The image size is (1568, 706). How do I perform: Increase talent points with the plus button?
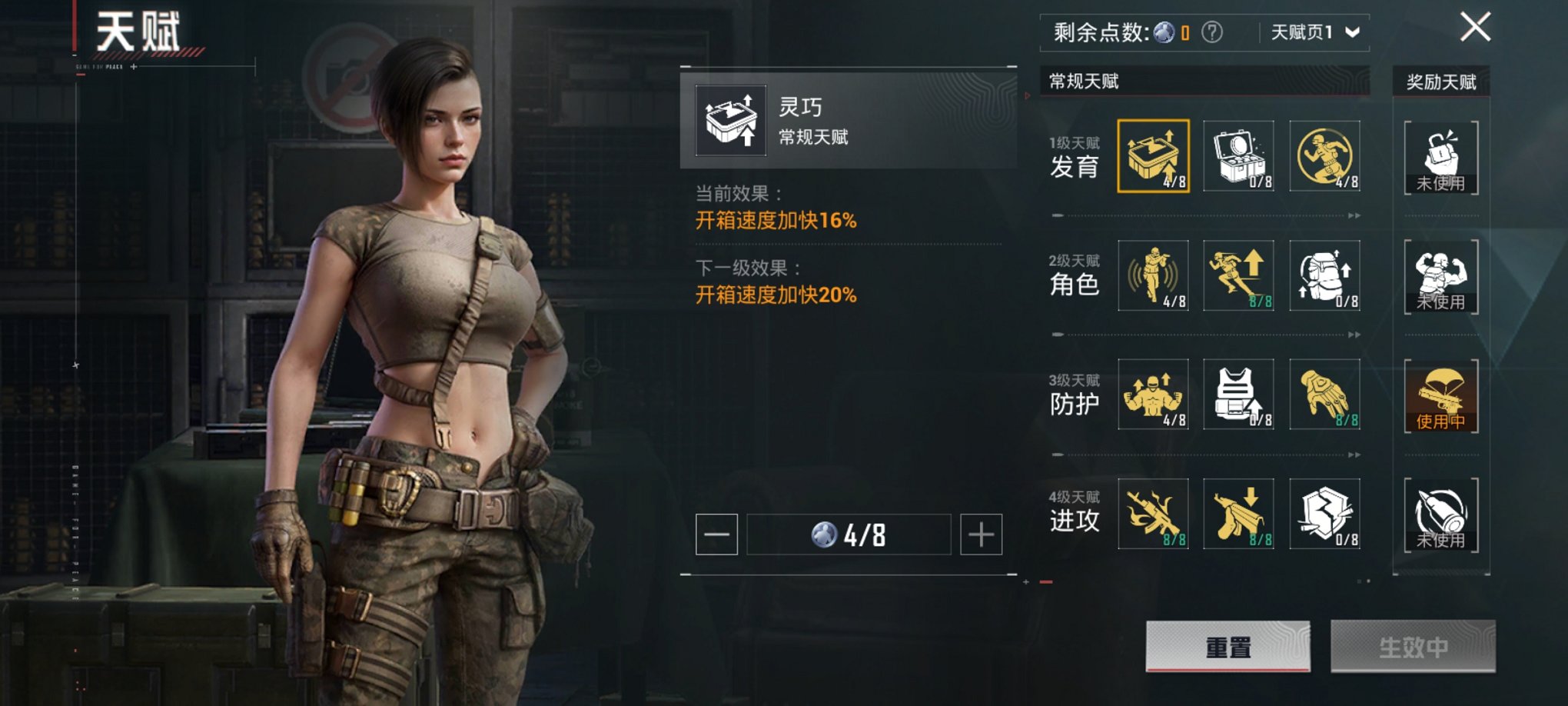point(981,534)
